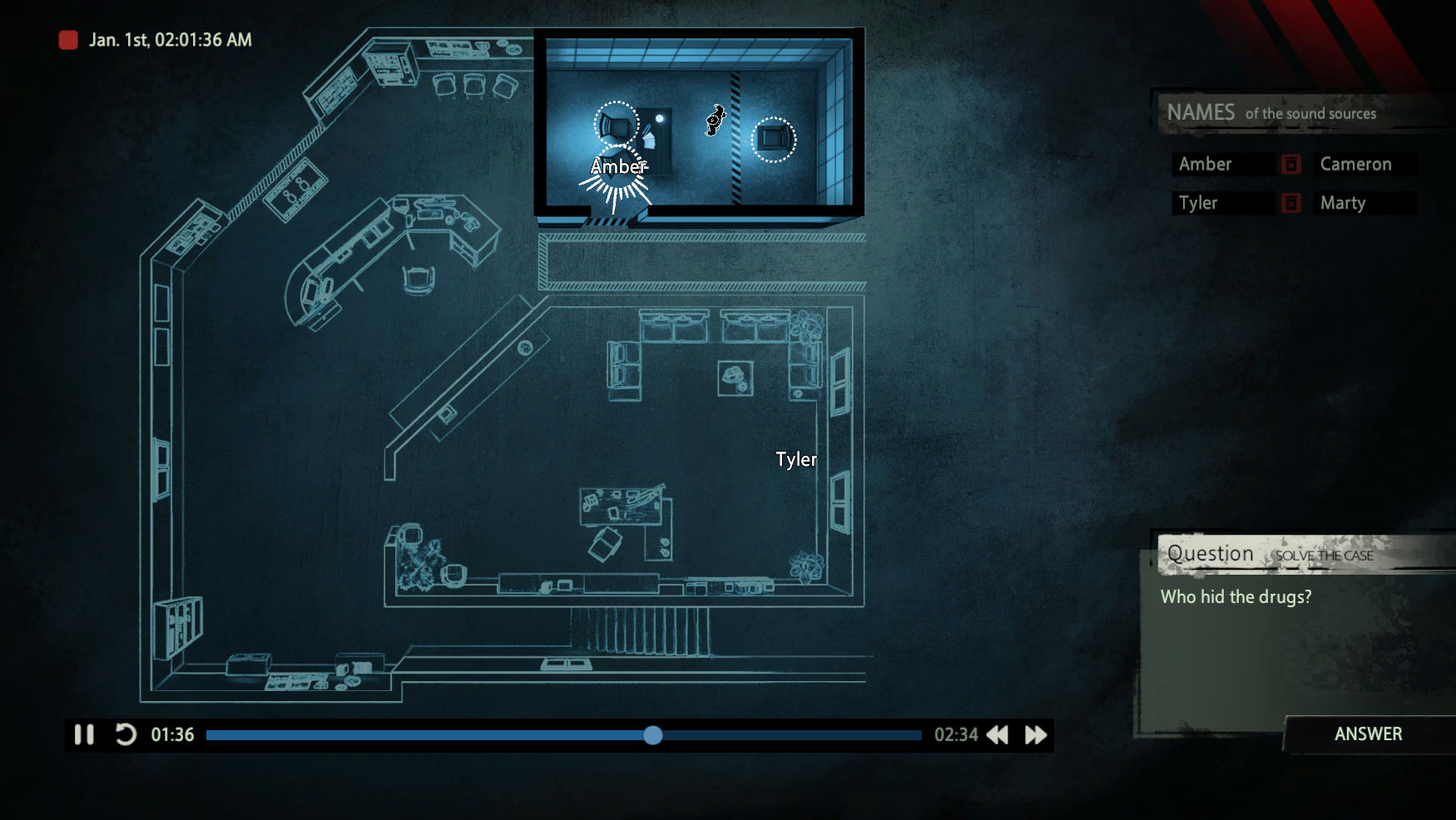Pause the playback
This screenshot has height=820, width=1456.
[x=84, y=735]
